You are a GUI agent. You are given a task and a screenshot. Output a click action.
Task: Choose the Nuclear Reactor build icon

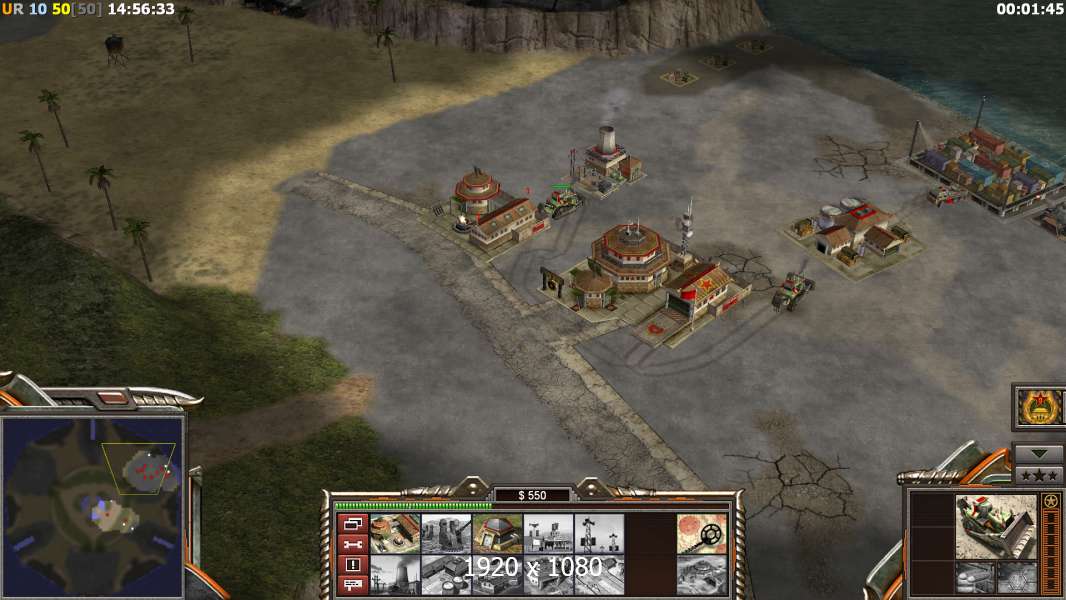coord(395,574)
